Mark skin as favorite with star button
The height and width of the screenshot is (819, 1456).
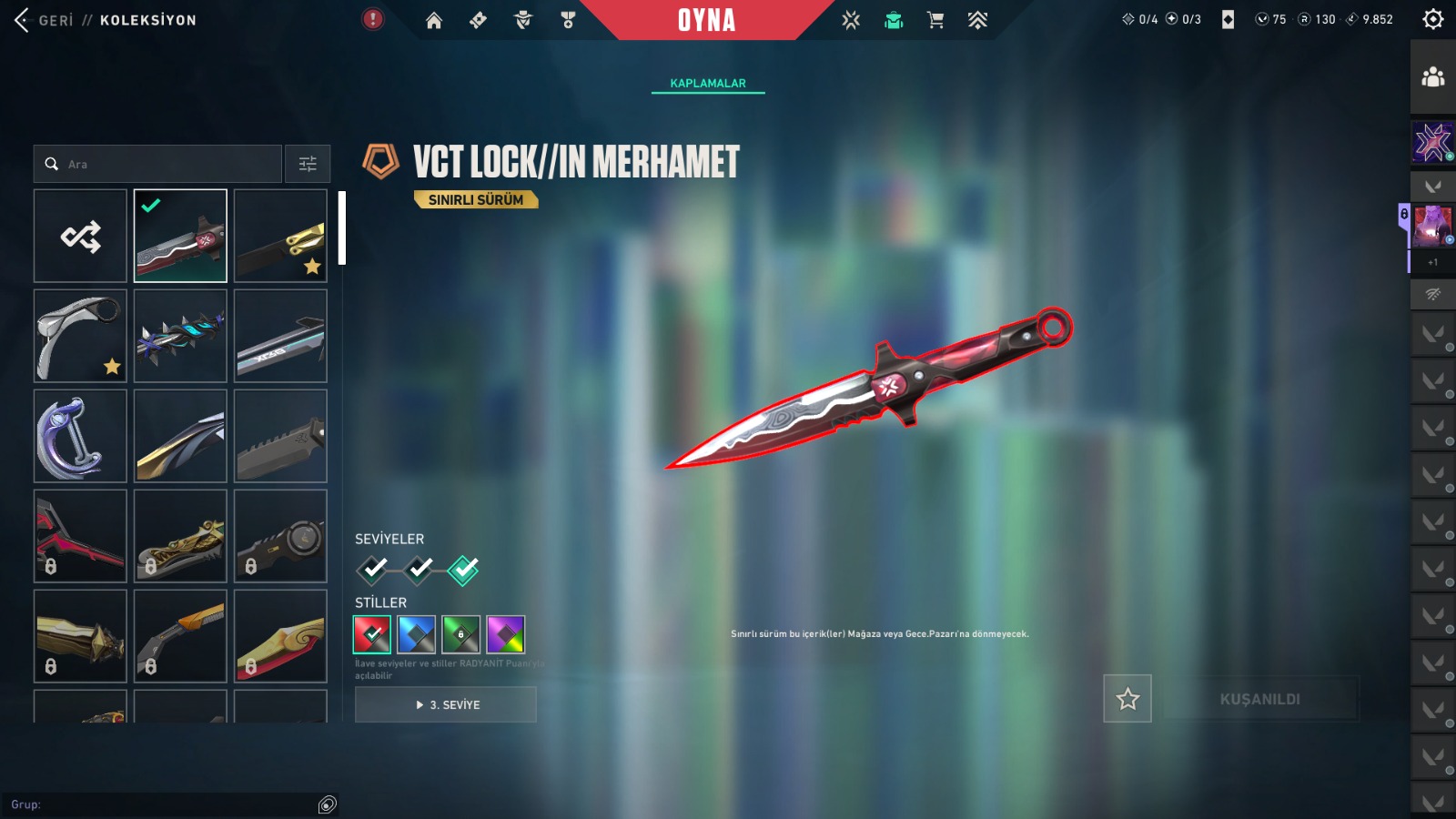(x=1127, y=699)
